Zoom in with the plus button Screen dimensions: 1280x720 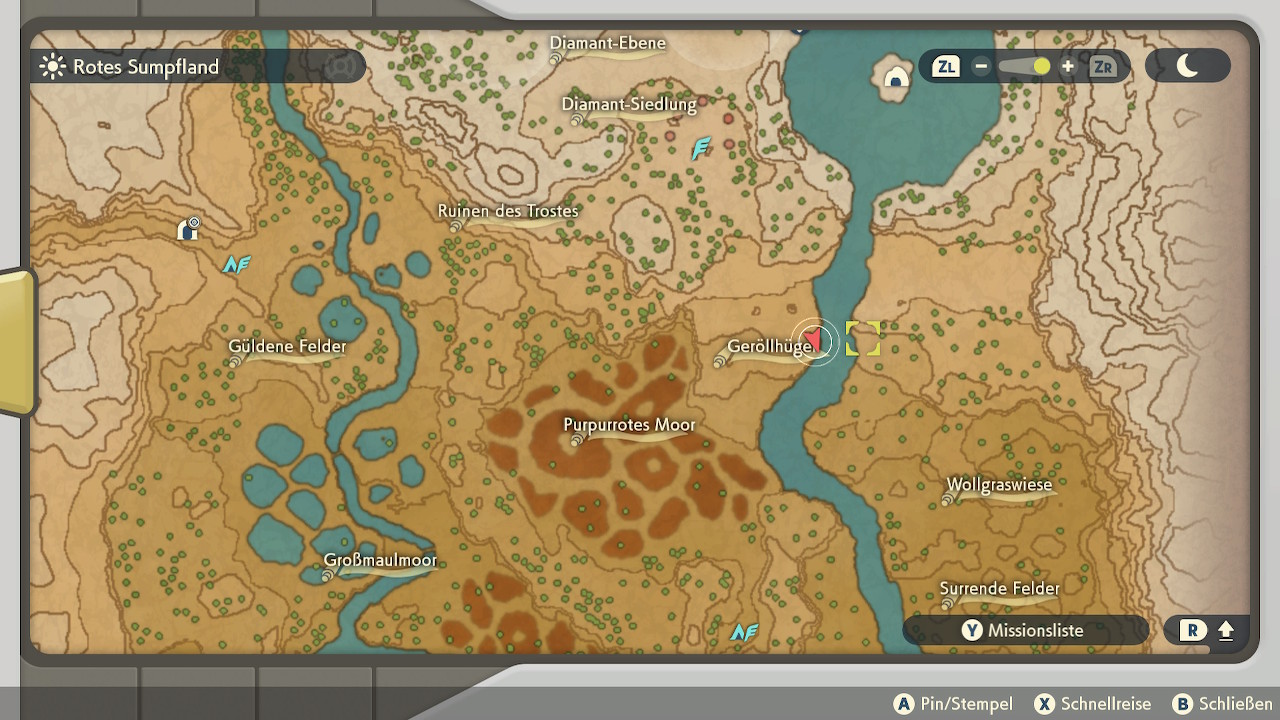click(1068, 67)
